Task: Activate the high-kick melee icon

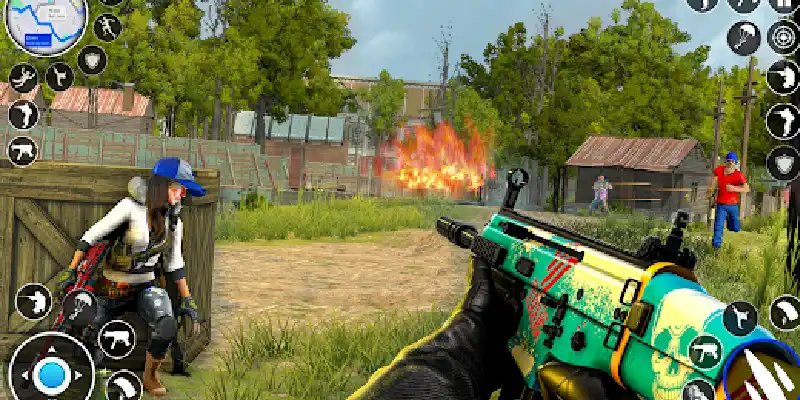Action: pyautogui.click(x=59, y=75)
